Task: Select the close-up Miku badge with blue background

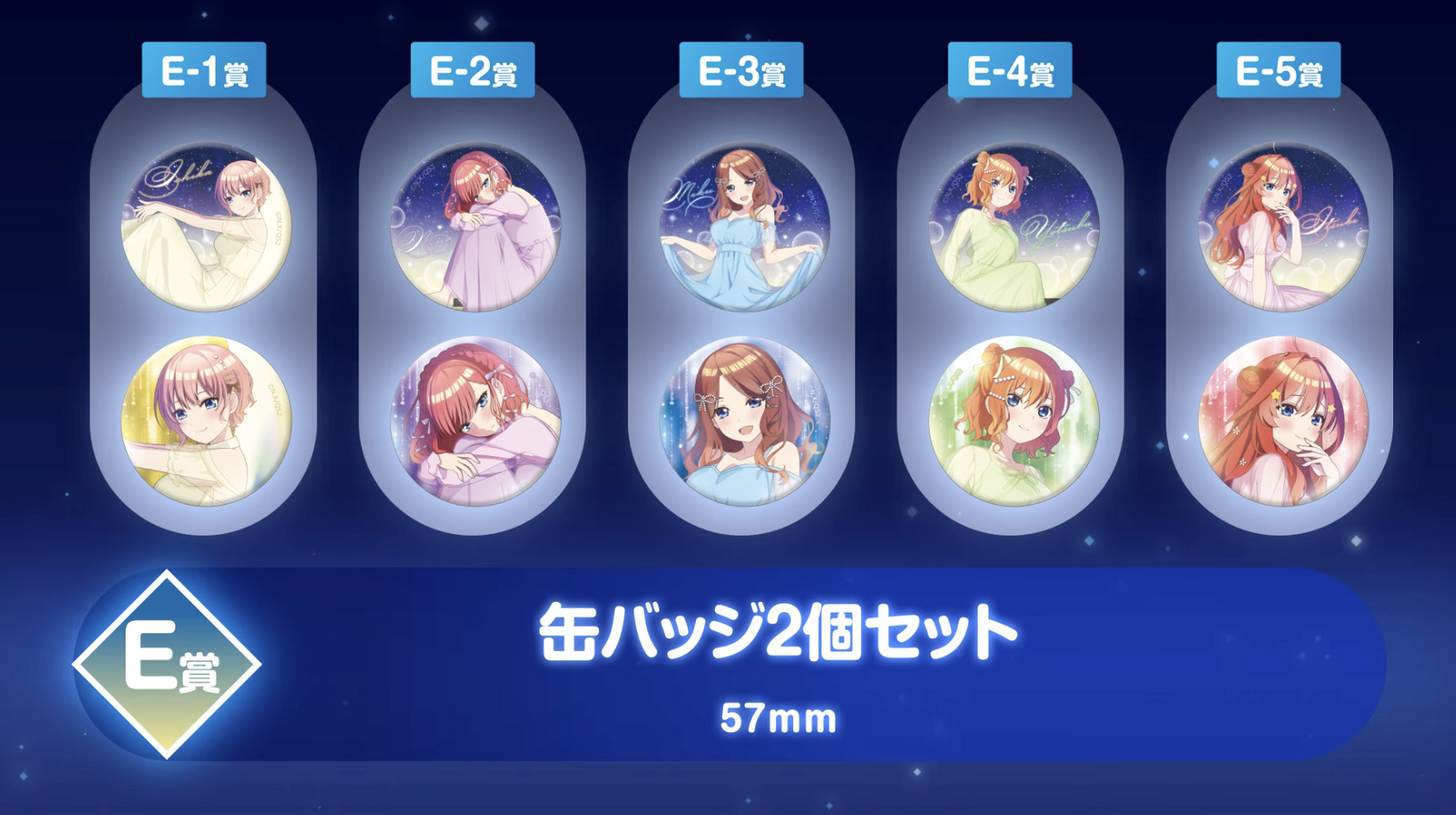Action: (744, 422)
